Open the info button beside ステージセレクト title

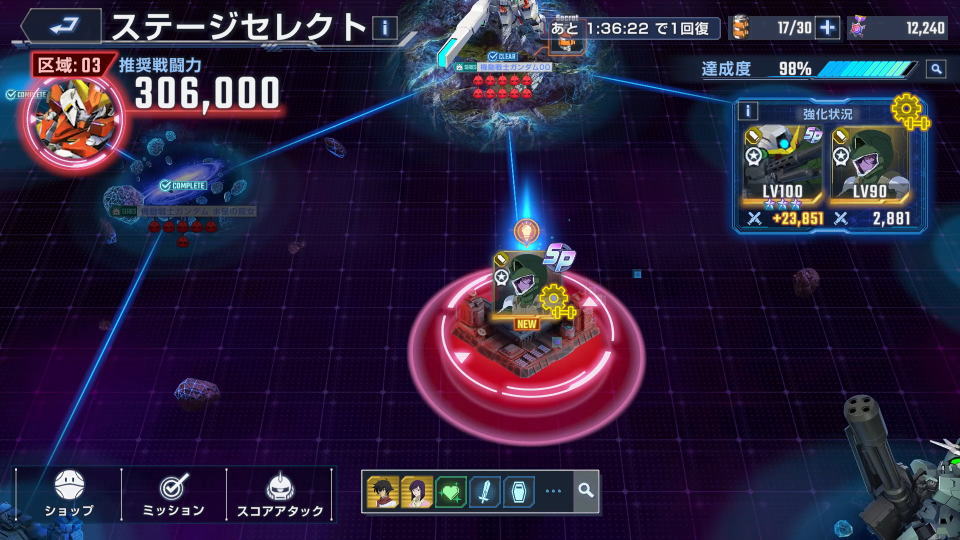click(384, 28)
